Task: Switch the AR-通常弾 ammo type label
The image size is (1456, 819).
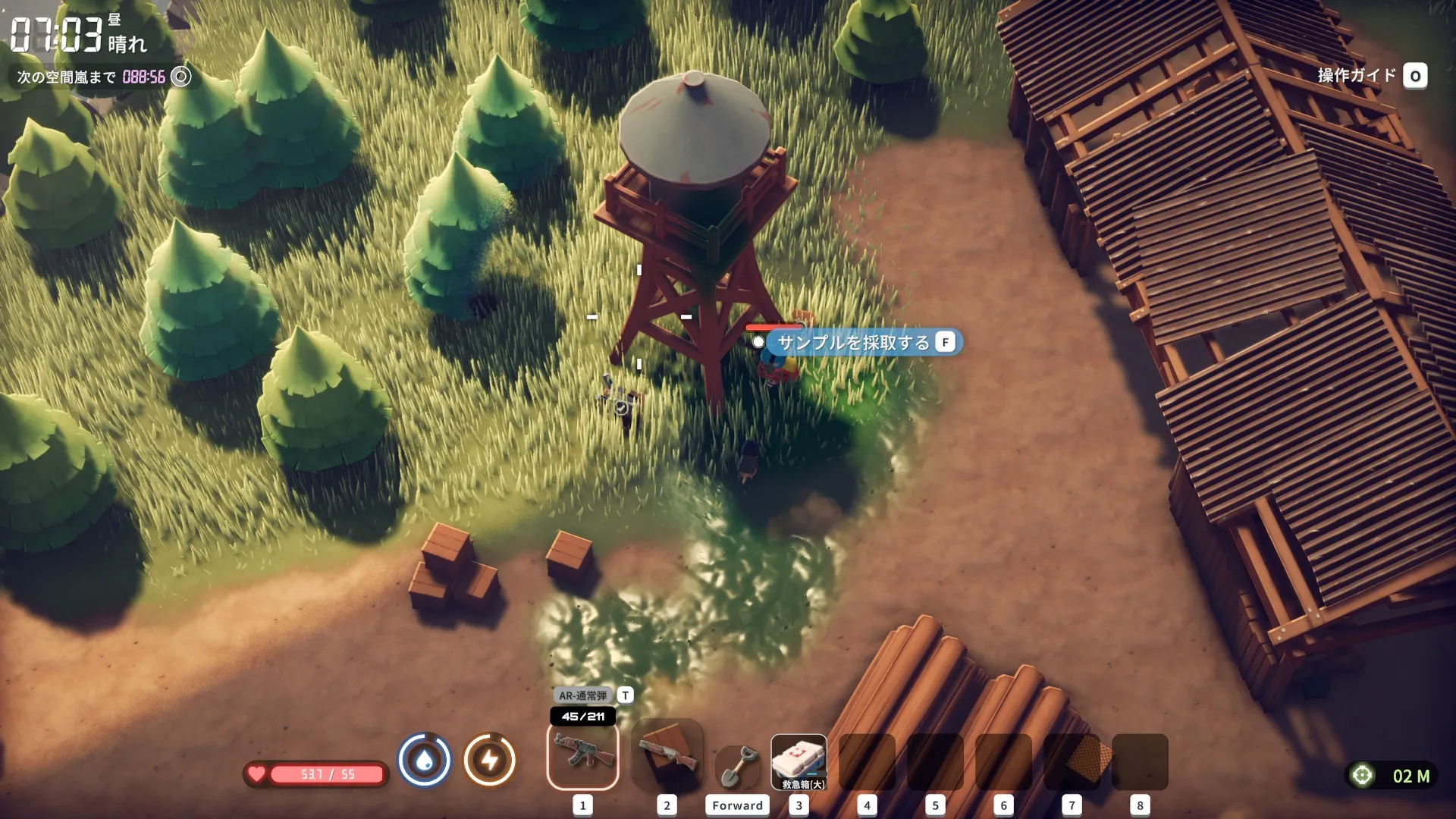Action: [x=583, y=695]
